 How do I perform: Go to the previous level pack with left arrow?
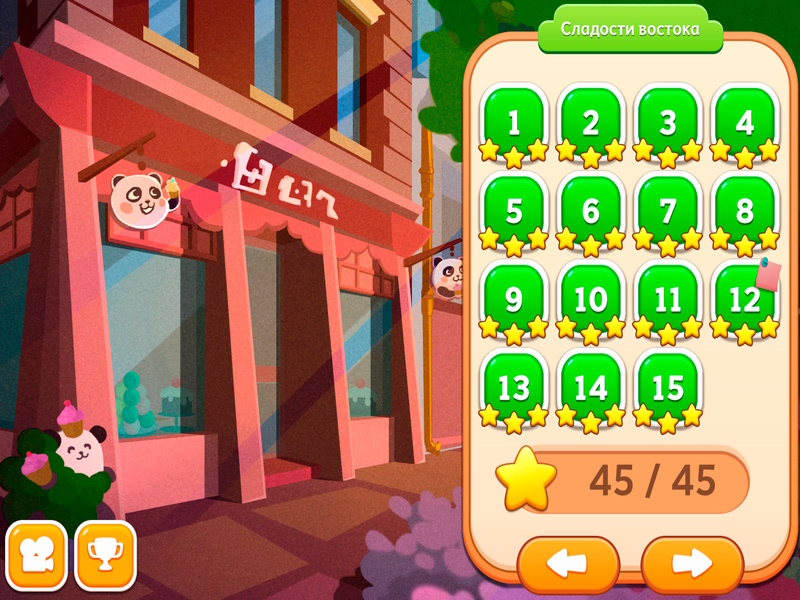(568, 564)
